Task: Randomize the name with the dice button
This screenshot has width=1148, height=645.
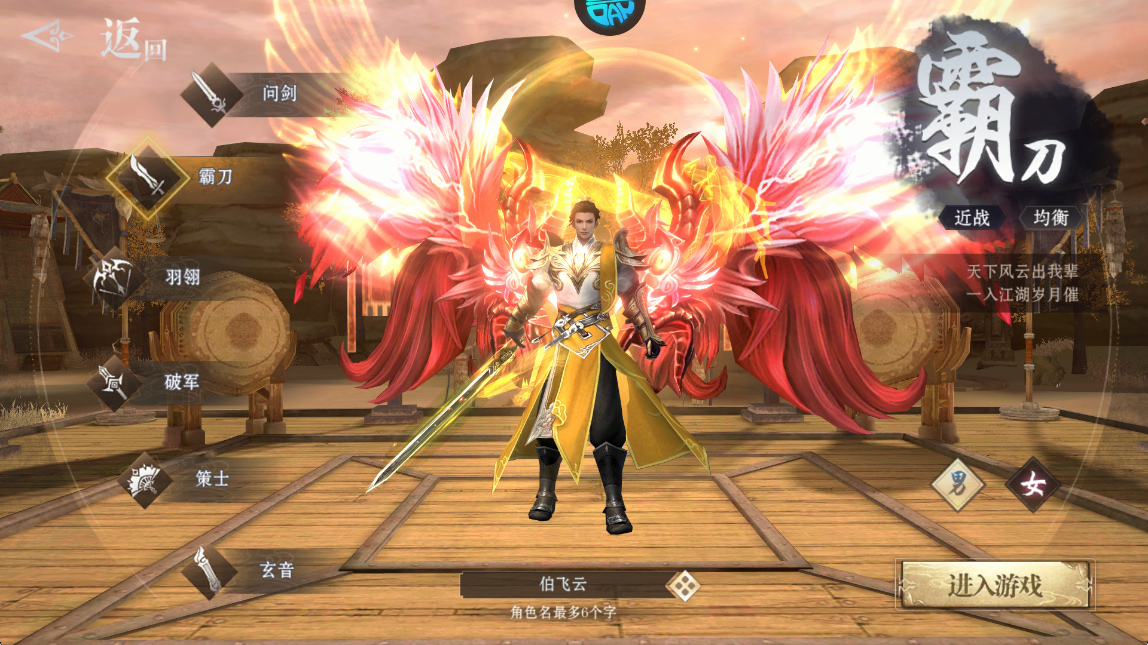Action: point(683,585)
